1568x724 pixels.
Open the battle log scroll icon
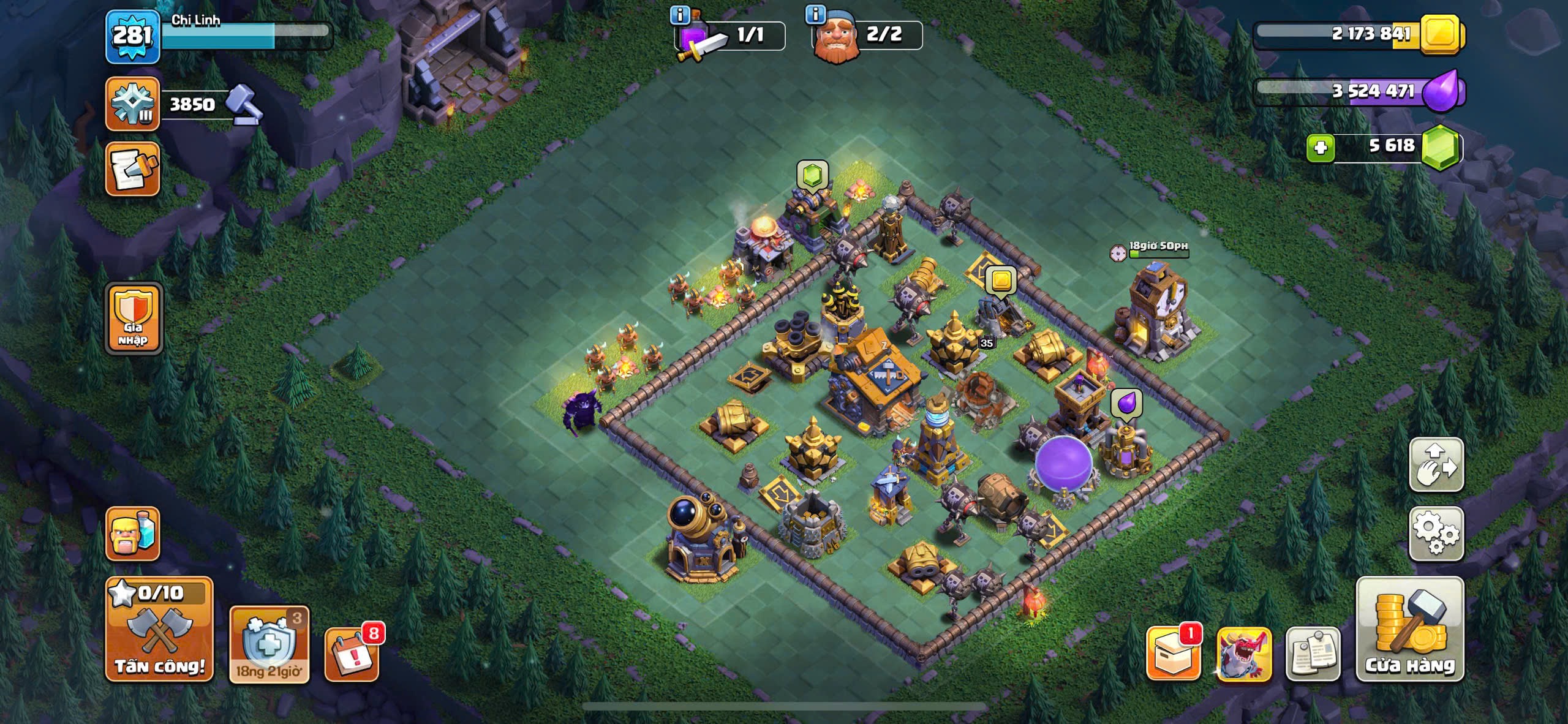click(x=132, y=170)
